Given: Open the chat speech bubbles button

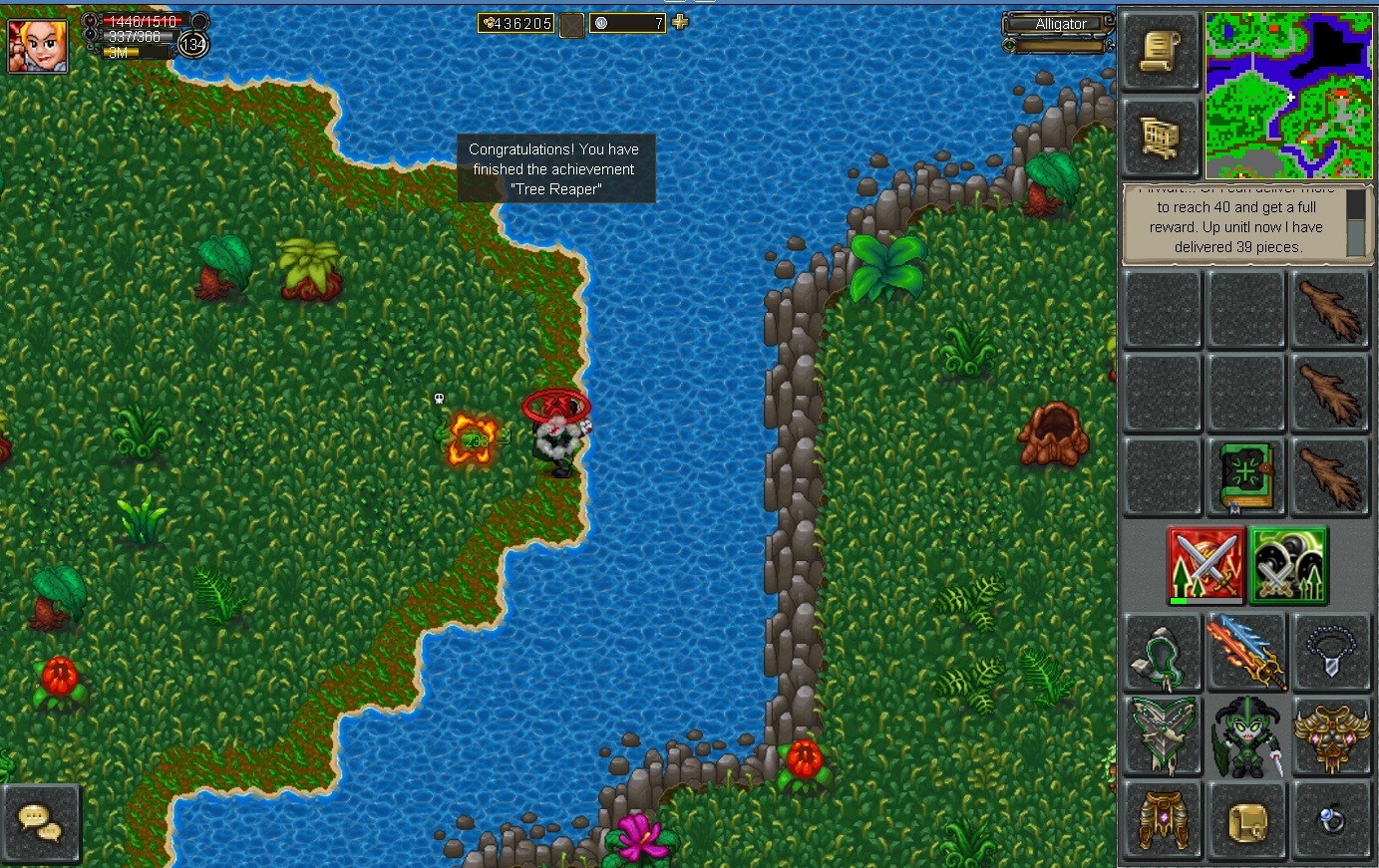Looking at the screenshot, I should click(x=41, y=822).
